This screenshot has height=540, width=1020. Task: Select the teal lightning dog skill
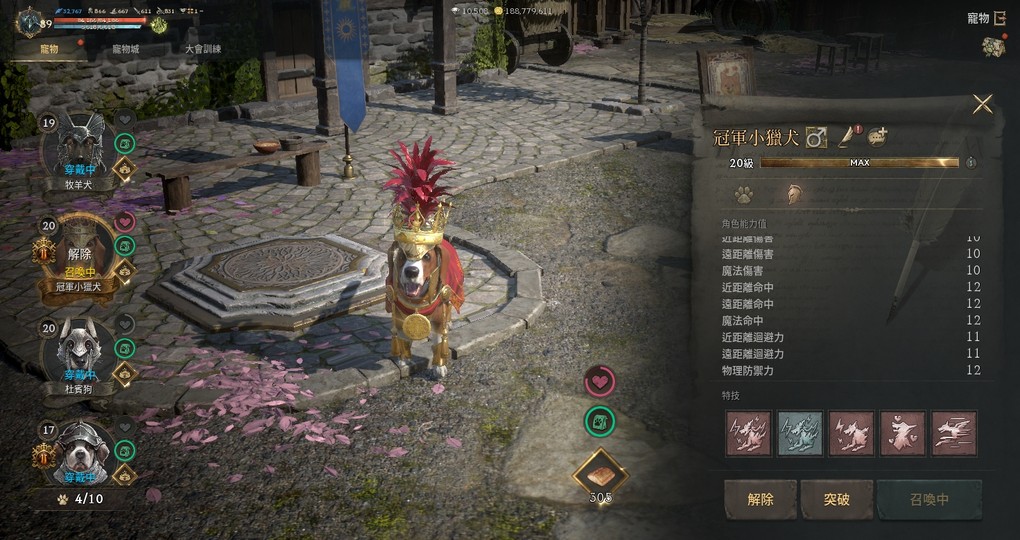800,433
